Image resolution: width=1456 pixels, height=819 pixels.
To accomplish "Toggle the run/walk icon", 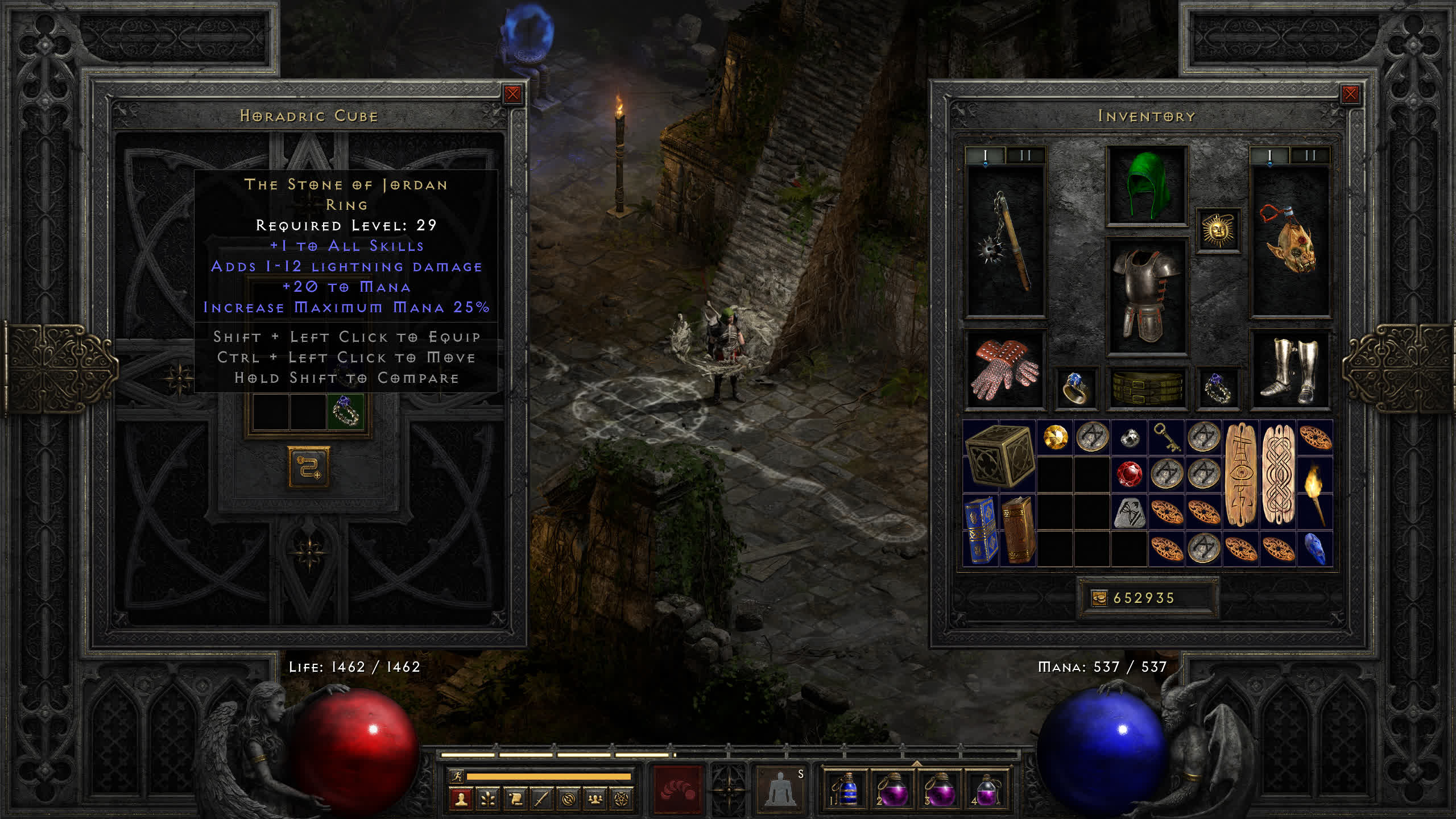I will (x=457, y=776).
